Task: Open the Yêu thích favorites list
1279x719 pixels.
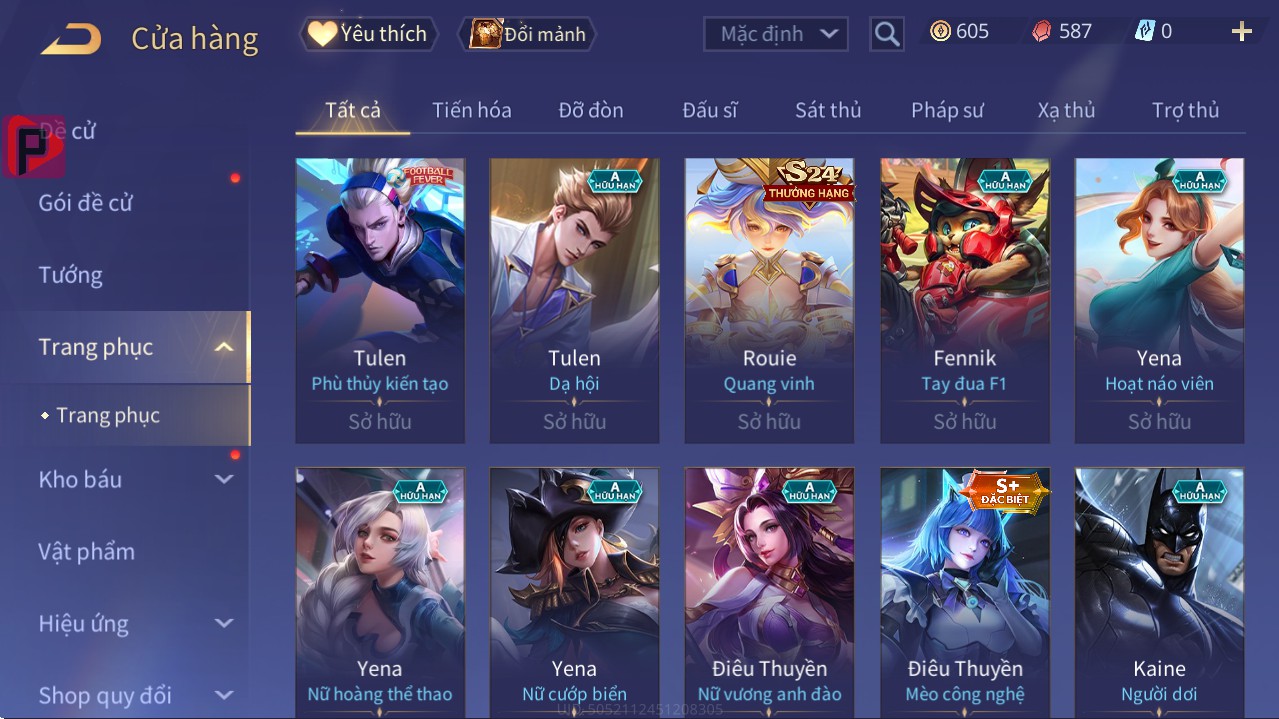Action: (x=367, y=34)
